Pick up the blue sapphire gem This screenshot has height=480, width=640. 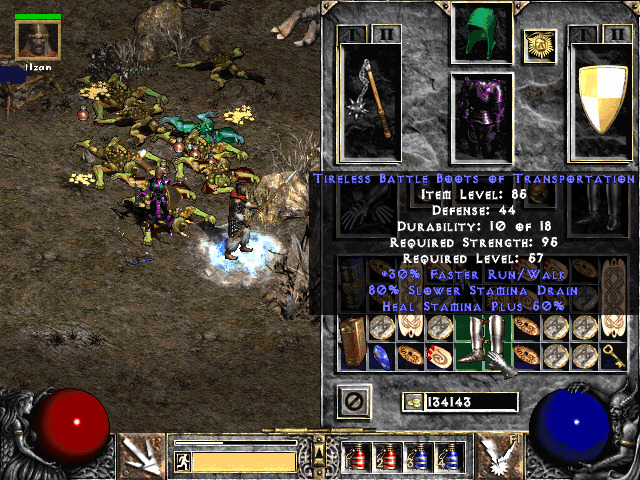tap(381, 354)
